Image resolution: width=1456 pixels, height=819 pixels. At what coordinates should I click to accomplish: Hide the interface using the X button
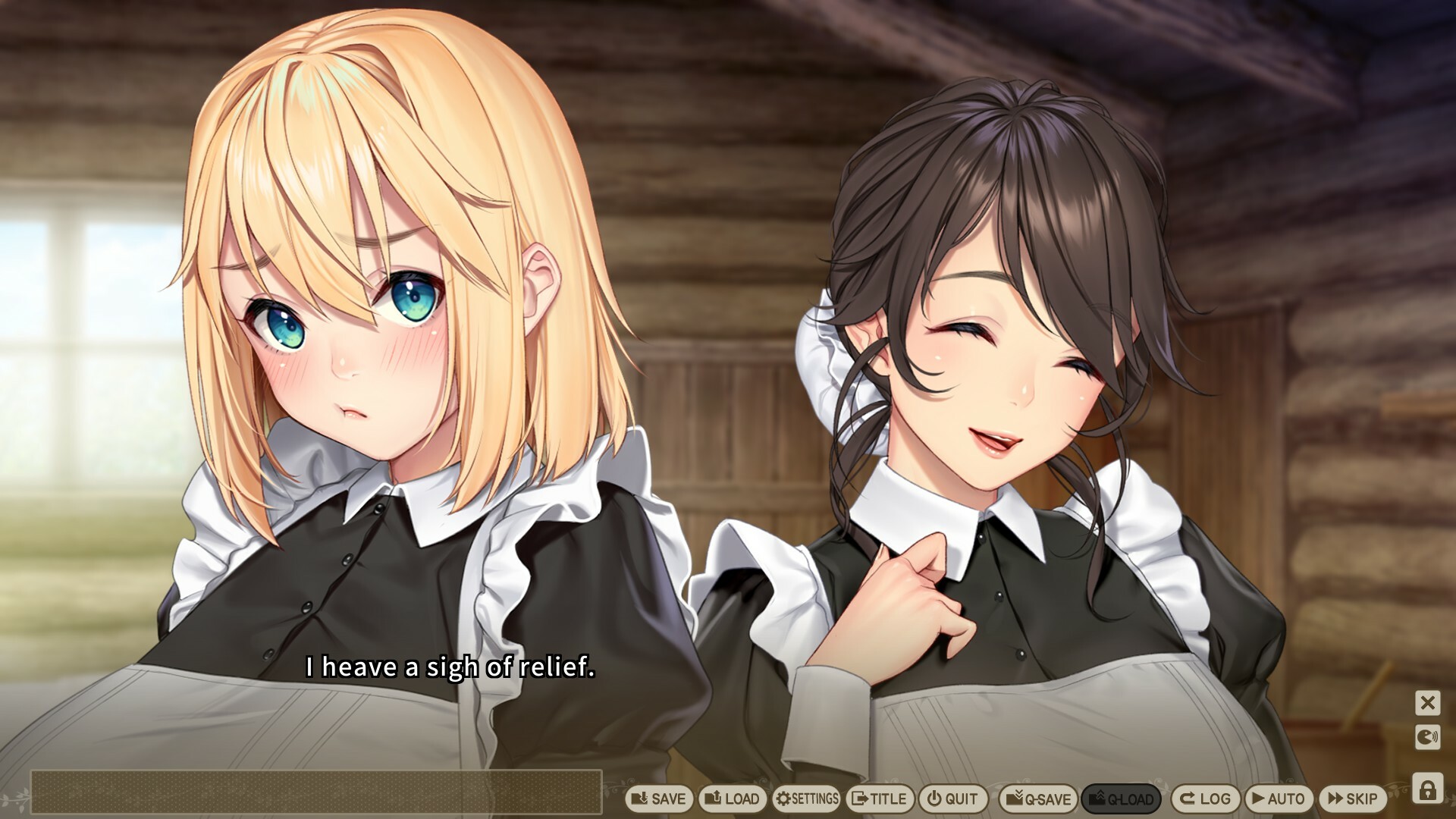click(x=1429, y=703)
